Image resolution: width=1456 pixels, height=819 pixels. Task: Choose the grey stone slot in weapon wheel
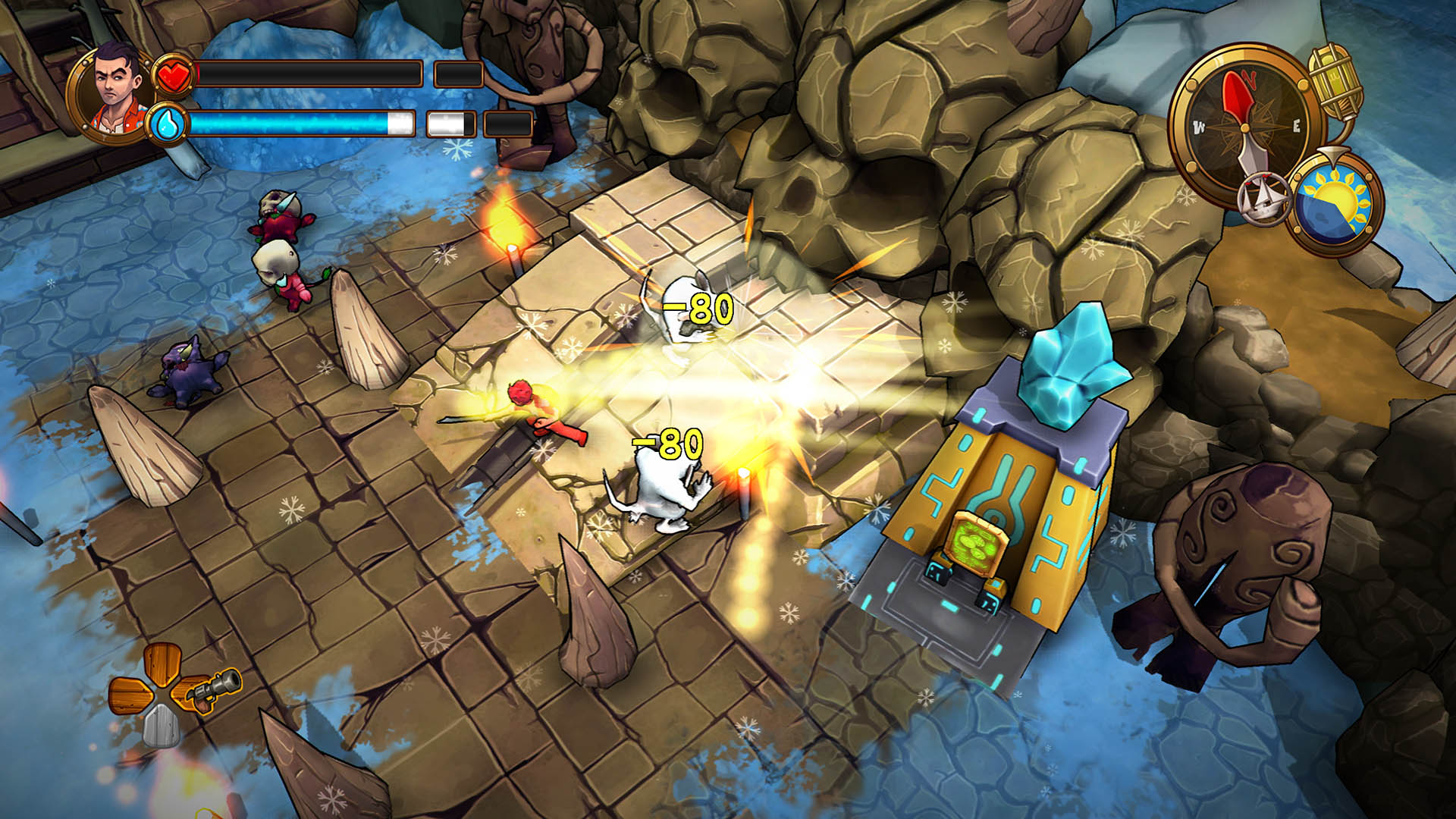[162, 725]
